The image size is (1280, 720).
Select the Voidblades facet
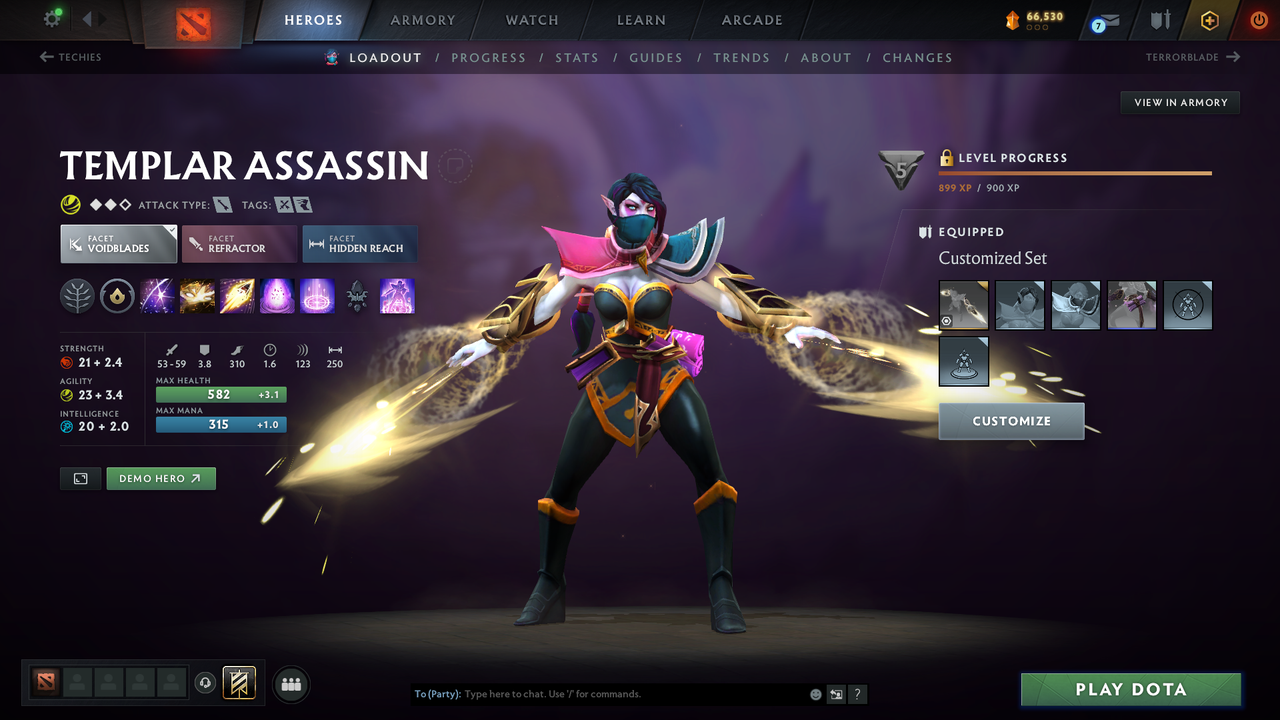pos(118,243)
